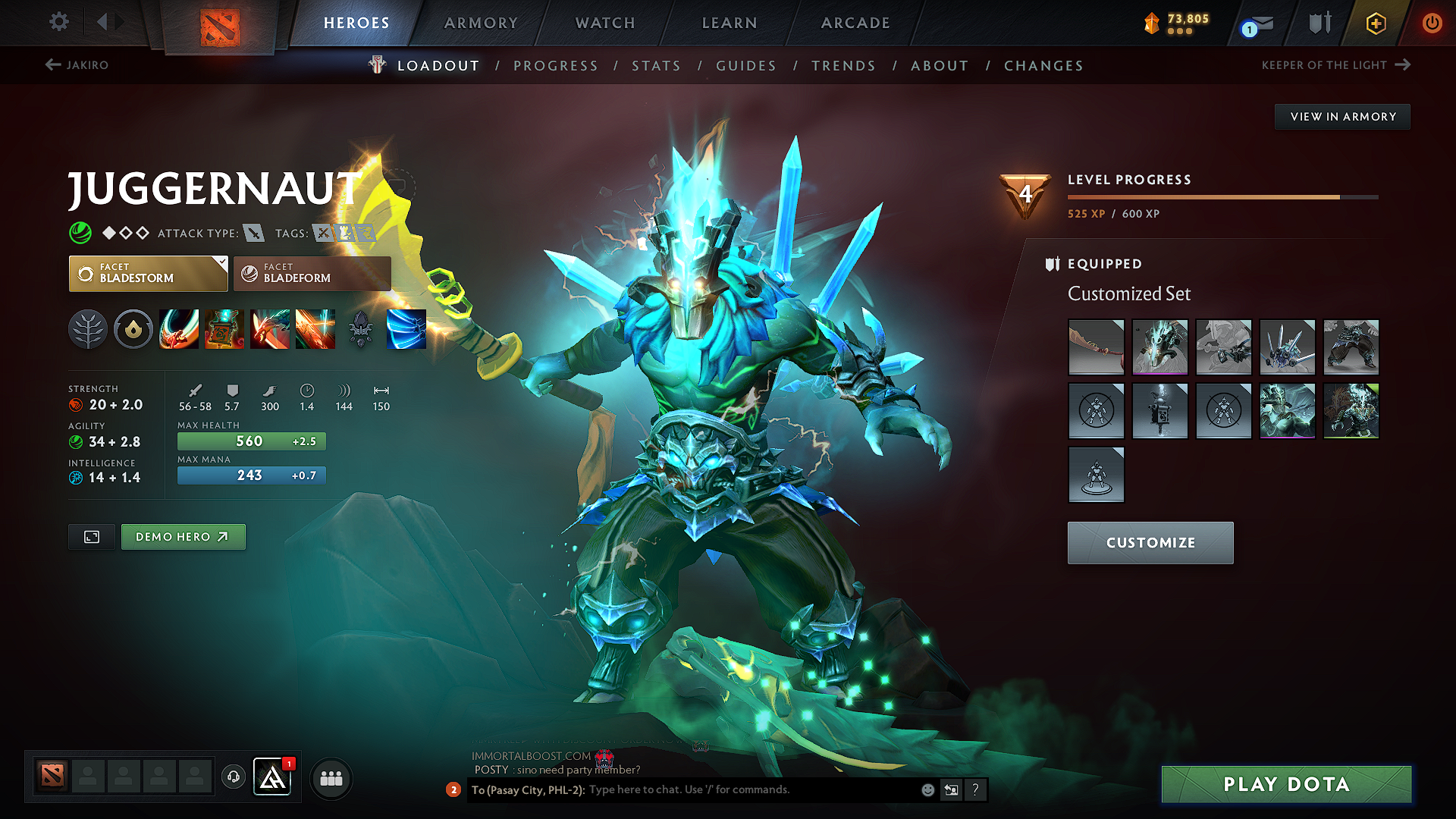Open the GUIDES section
The width and height of the screenshot is (1456, 819).
coord(745,66)
